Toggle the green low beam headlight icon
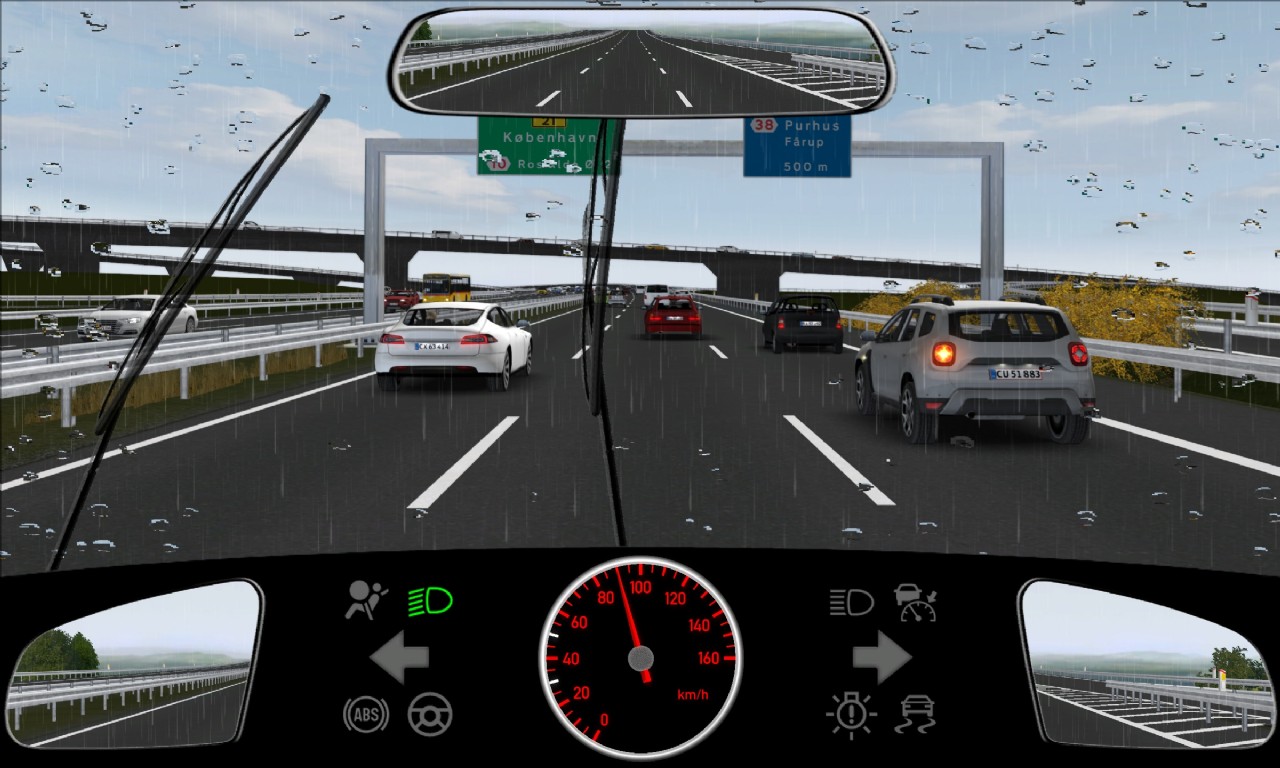Image resolution: width=1280 pixels, height=768 pixels. [430, 601]
